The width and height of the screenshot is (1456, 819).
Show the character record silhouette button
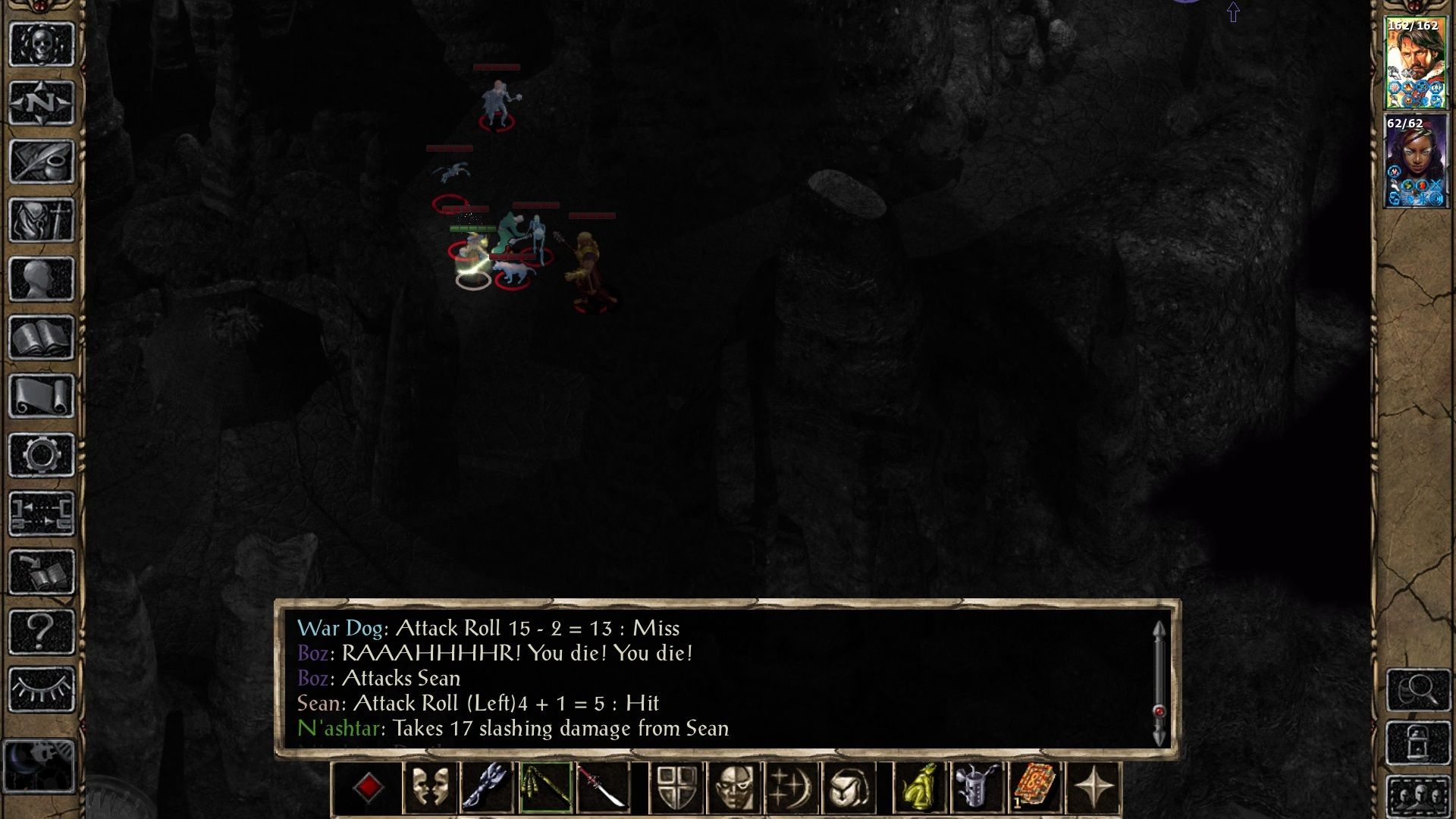click(x=42, y=279)
